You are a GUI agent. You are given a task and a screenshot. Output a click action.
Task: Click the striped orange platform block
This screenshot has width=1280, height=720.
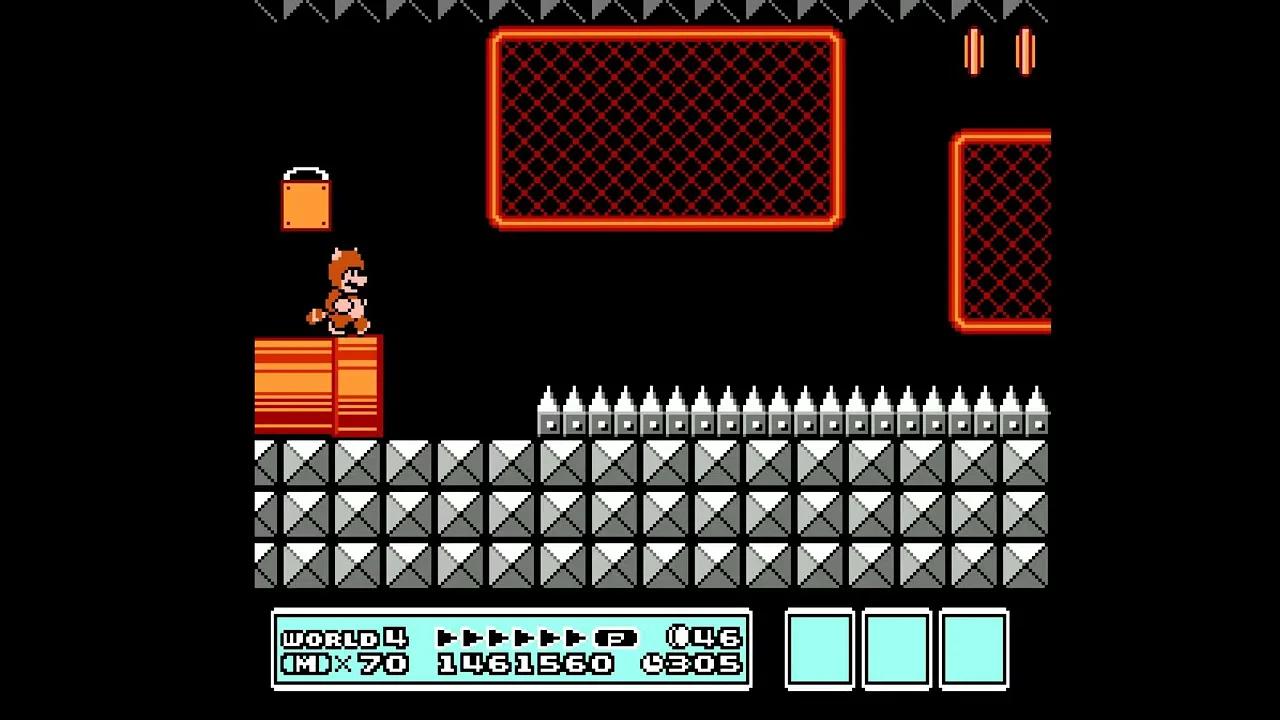point(318,385)
